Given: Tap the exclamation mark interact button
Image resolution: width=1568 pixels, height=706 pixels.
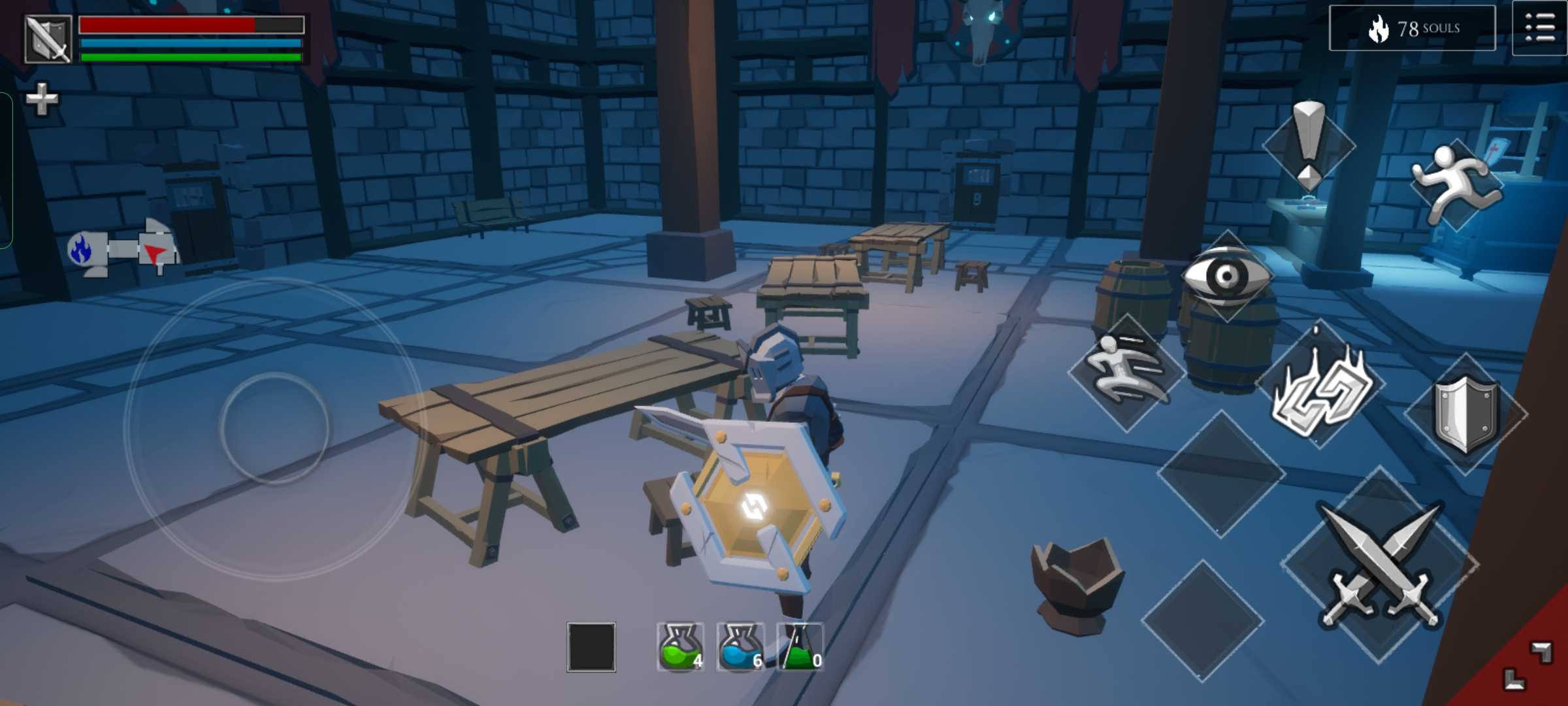Looking at the screenshot, I should click(x=1309, y=144).
